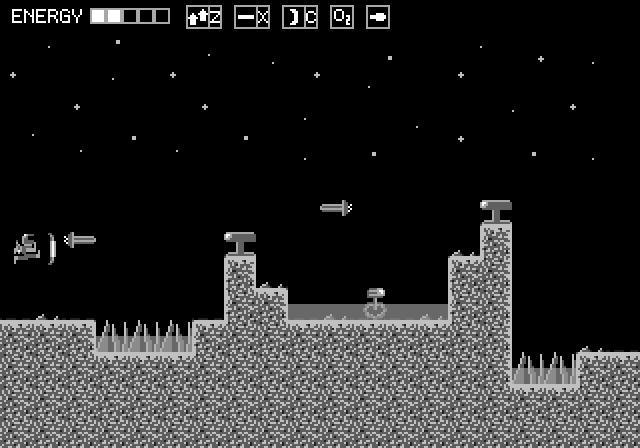640x448 pixels.
Task: Select the jump arrows Z icon
Action: [x=204, y=17]
